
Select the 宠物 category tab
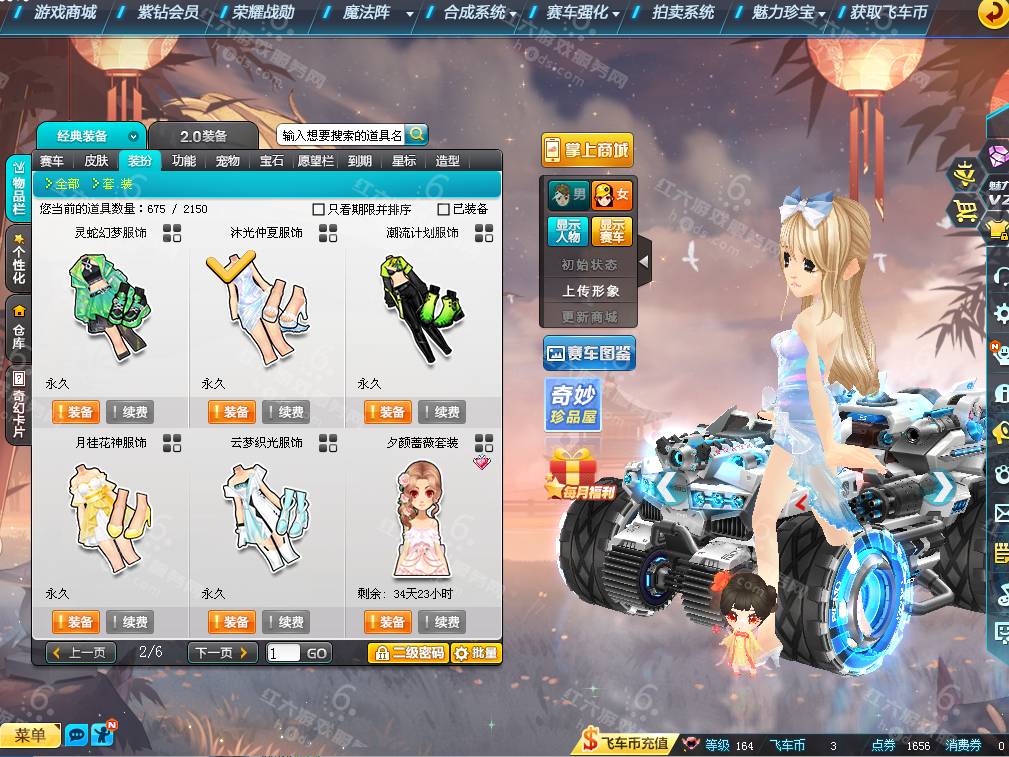tap(227, 161)
